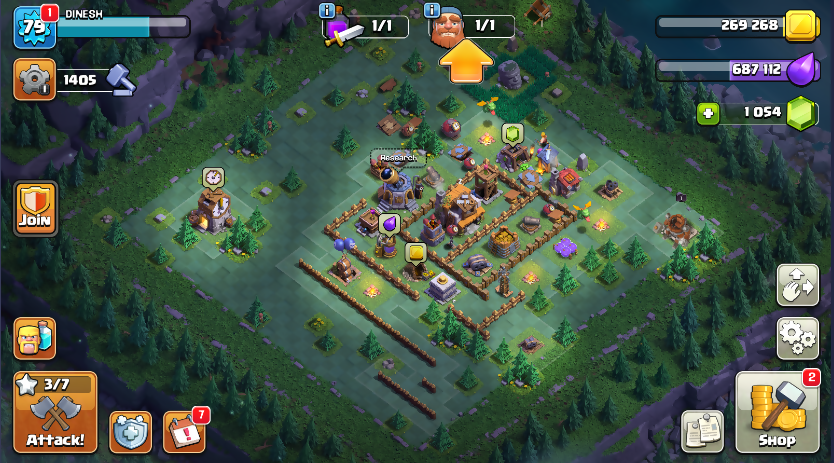Start a battle with Attack! button
834x463 pixels.
pos(55,412)
